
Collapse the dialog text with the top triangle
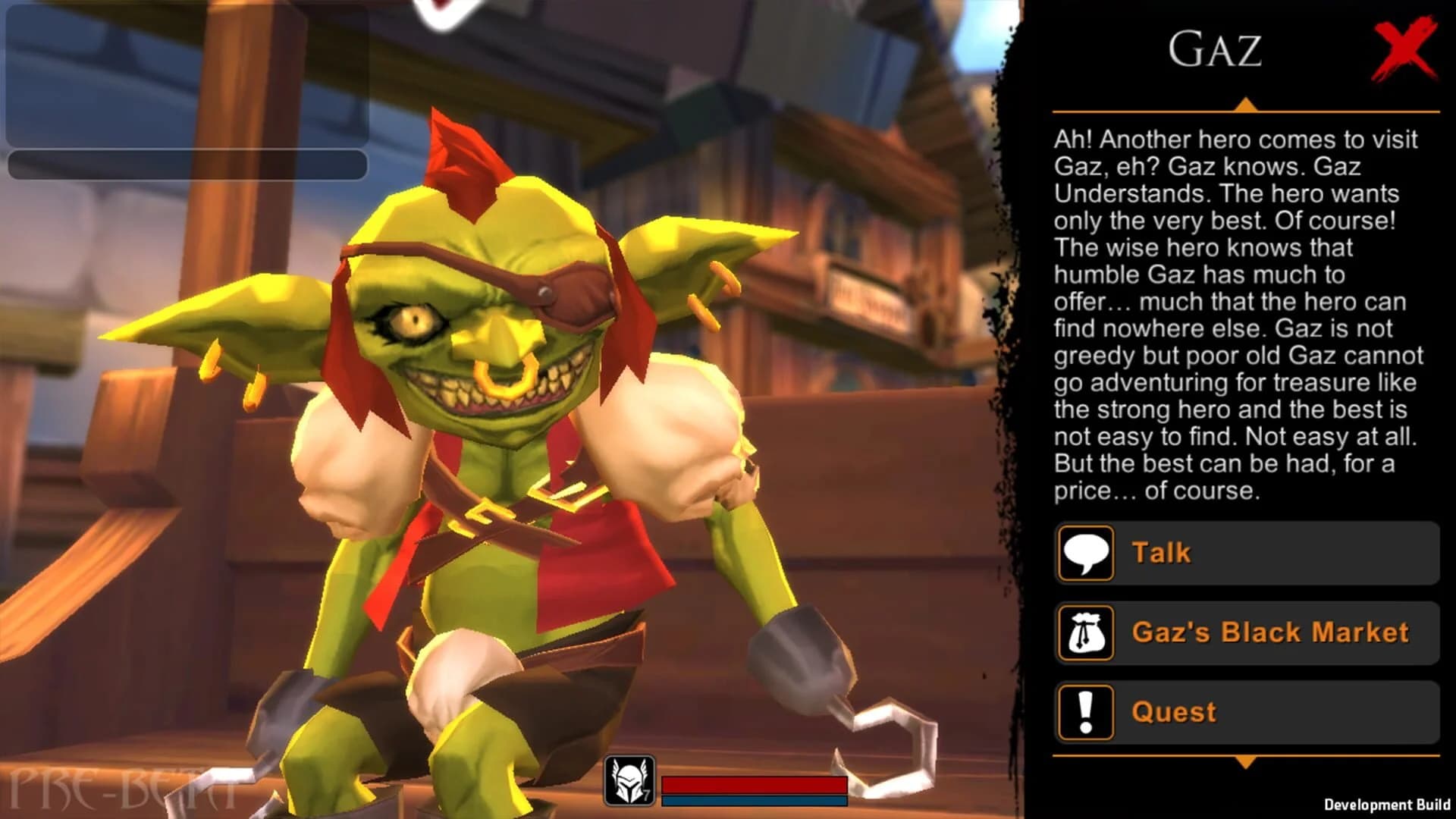1247,103
